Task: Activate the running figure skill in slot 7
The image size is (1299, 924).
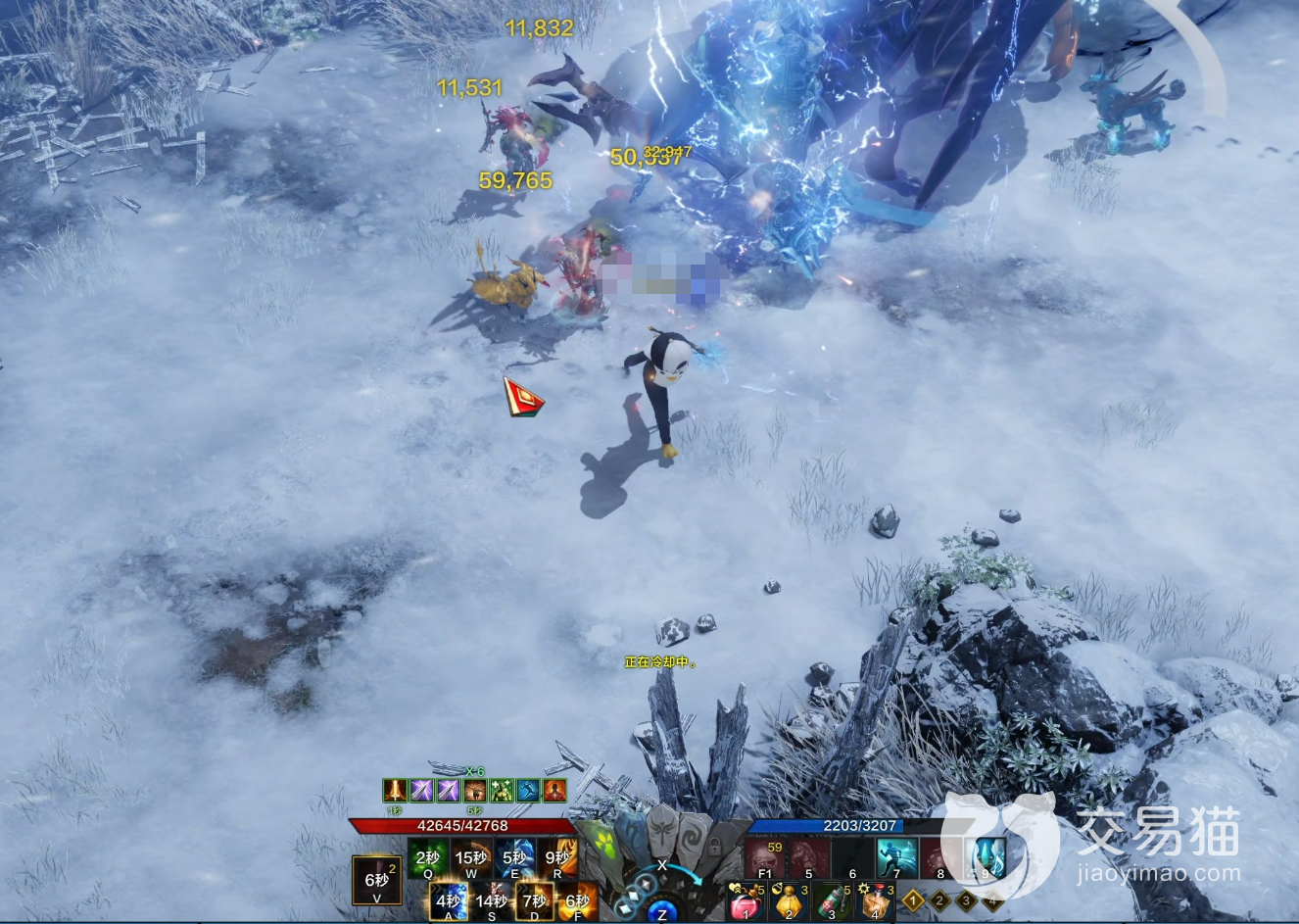Action: coord(895,856)
